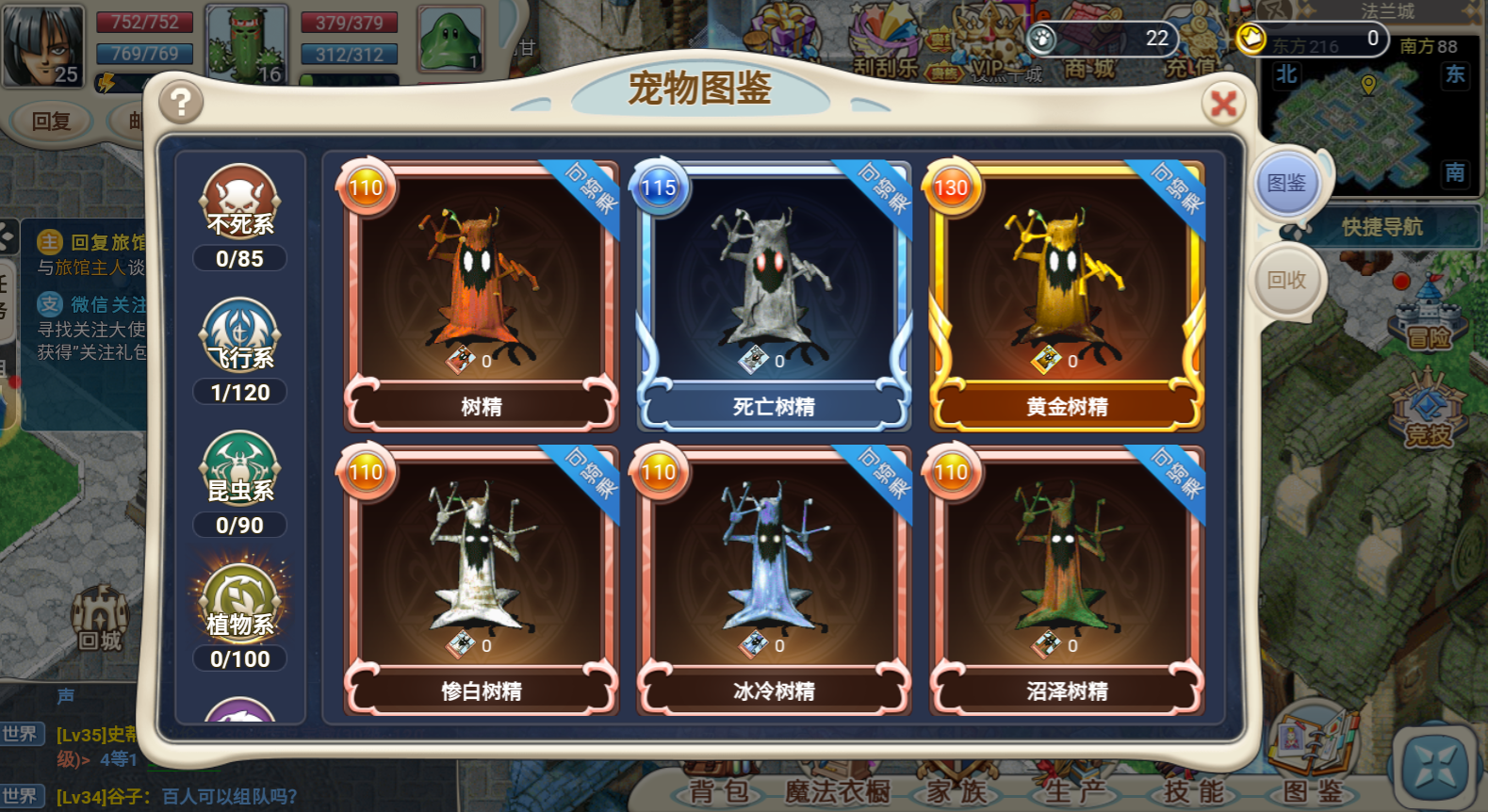This screenshot has width=1488, height=812.
Task: Switch to the 图鉴 tab on right panel
Action: click(x=1288, y=186)
